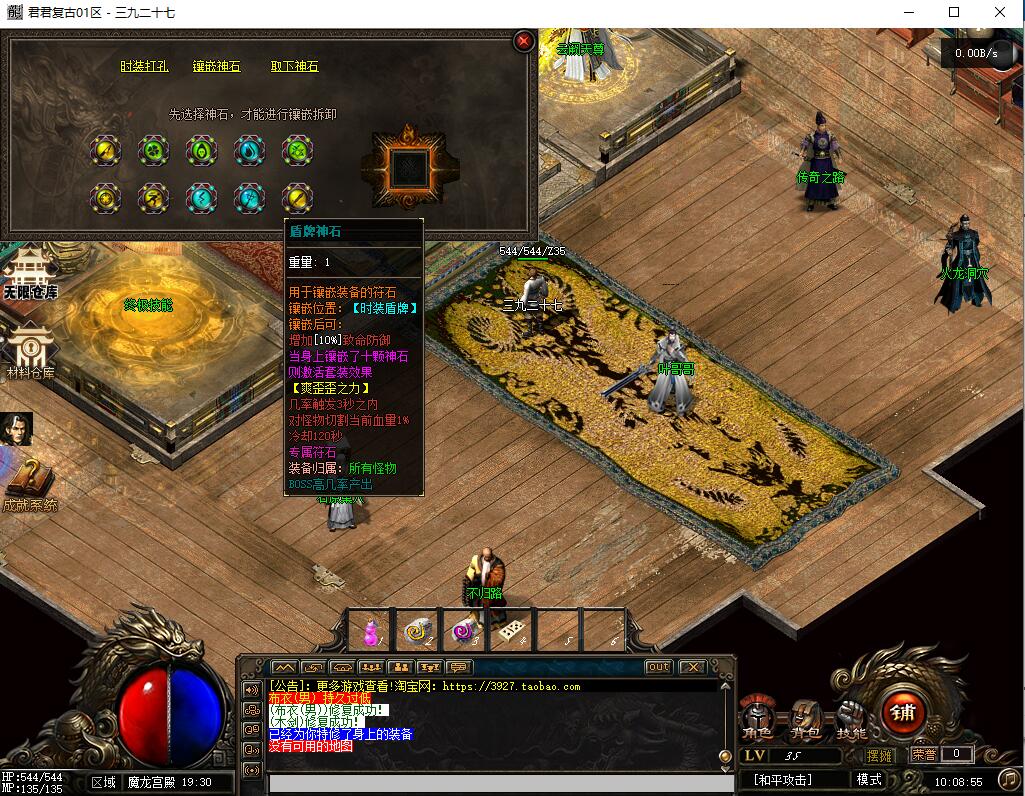Open the 角色 character helmet button
Image resolution: width=1025 pixels, height=796 pixels.
pos(756,718)
